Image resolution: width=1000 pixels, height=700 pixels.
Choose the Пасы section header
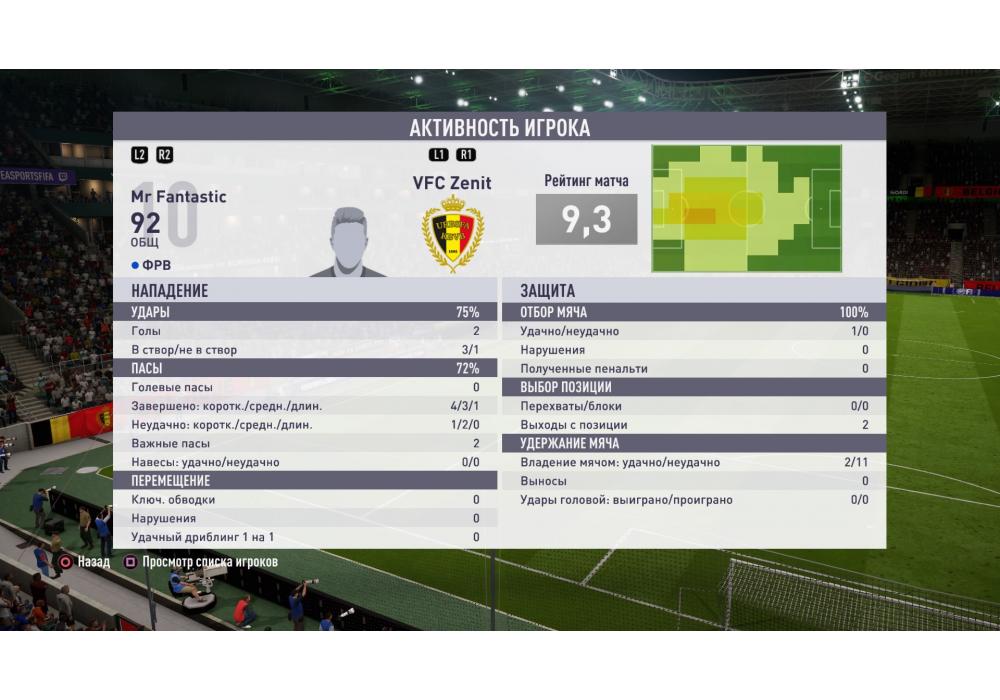305,369
